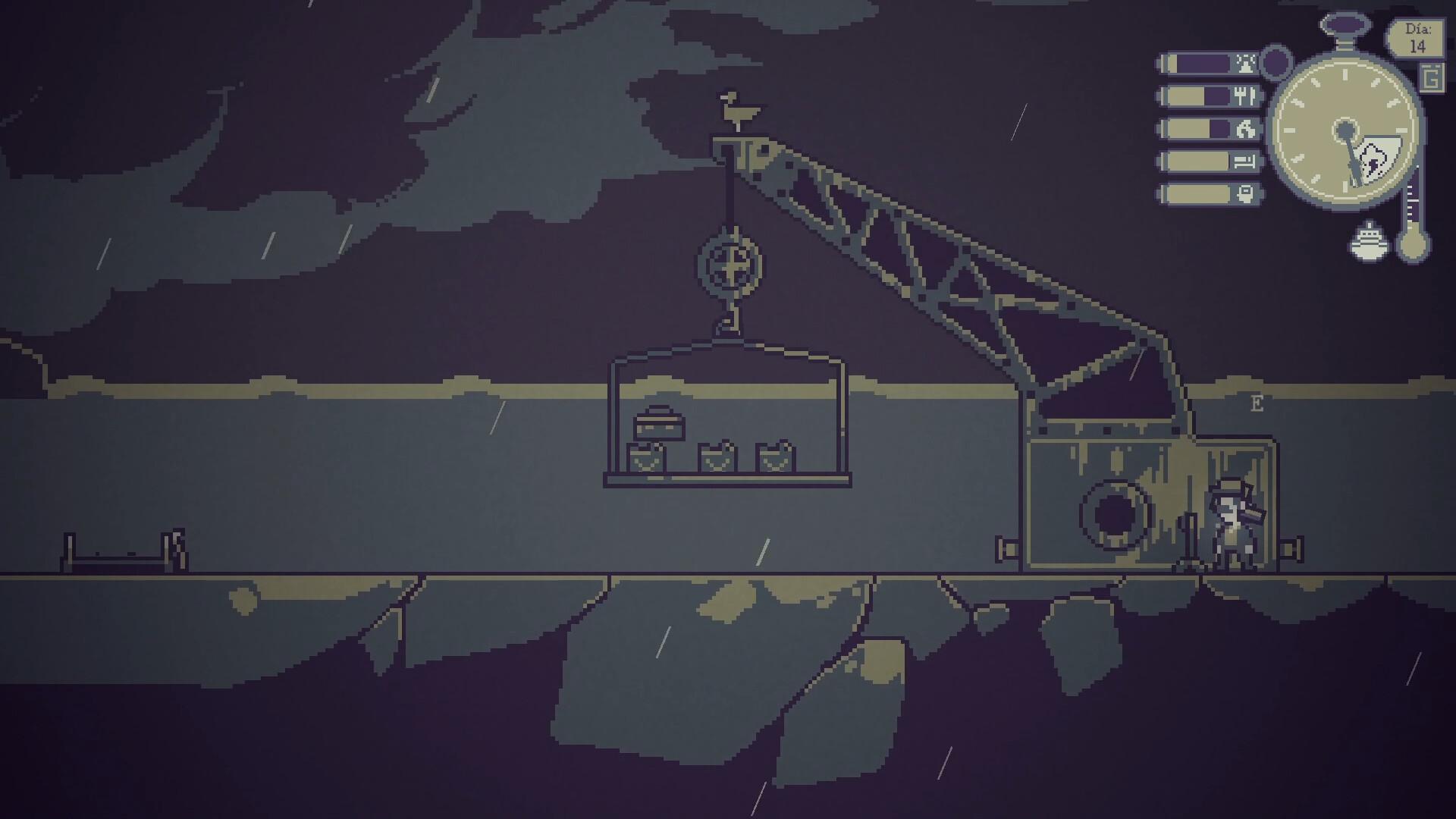Select the alarm bell status icon
This screenshot has height=819, width=1456.
pyautogui.click(x=1244, y=64)
